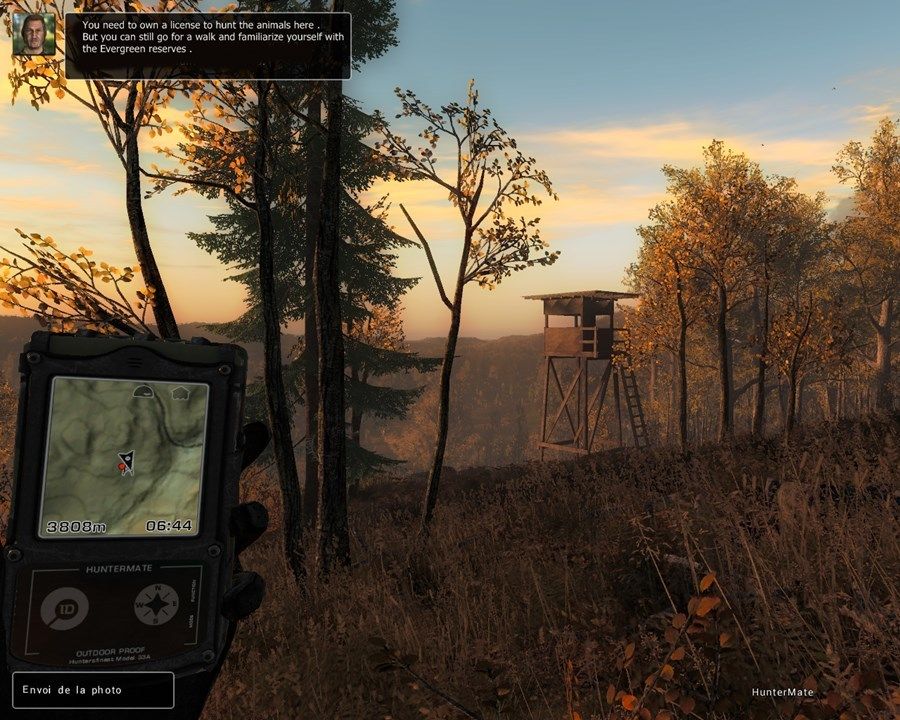Click the lodge house icon on the GPS map
Viewport: 900px width, 720px height.
pos(181,391)
